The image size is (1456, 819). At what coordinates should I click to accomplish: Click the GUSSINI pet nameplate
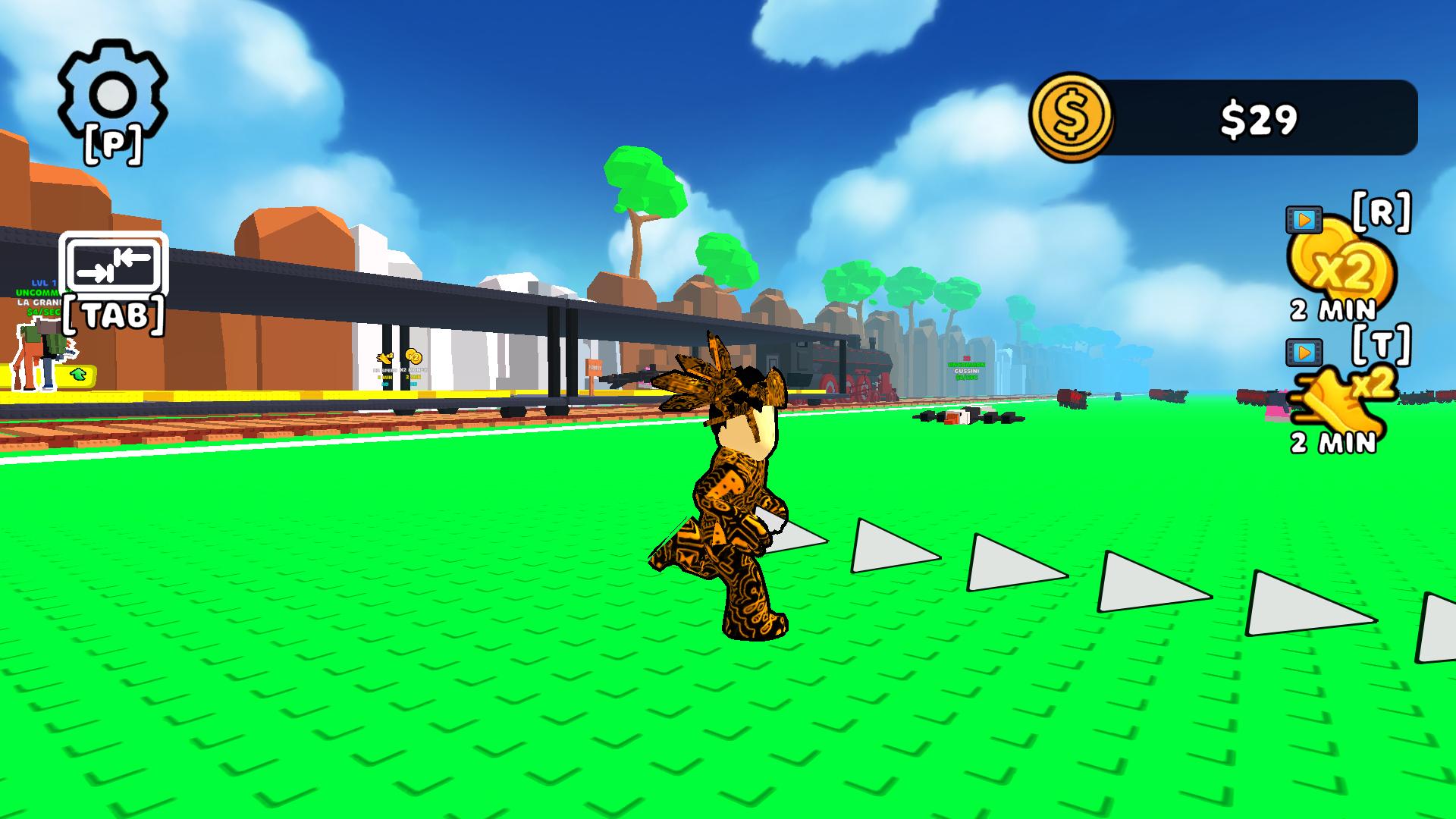click(x=967, y=371)
